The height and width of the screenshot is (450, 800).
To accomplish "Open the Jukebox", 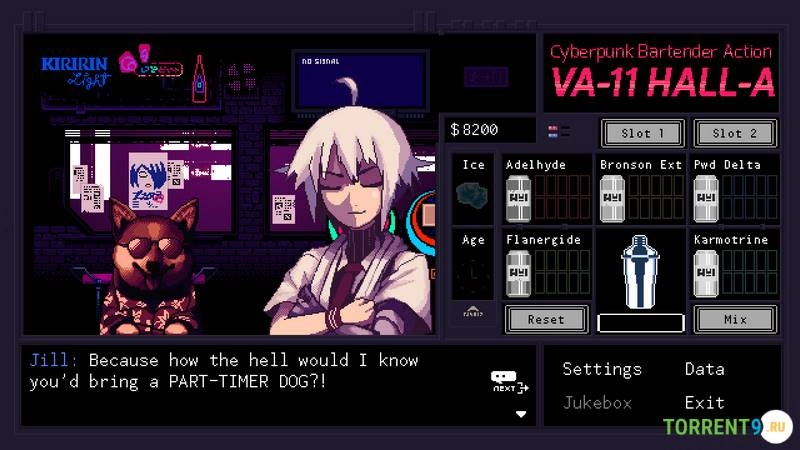I will (597, 402).
